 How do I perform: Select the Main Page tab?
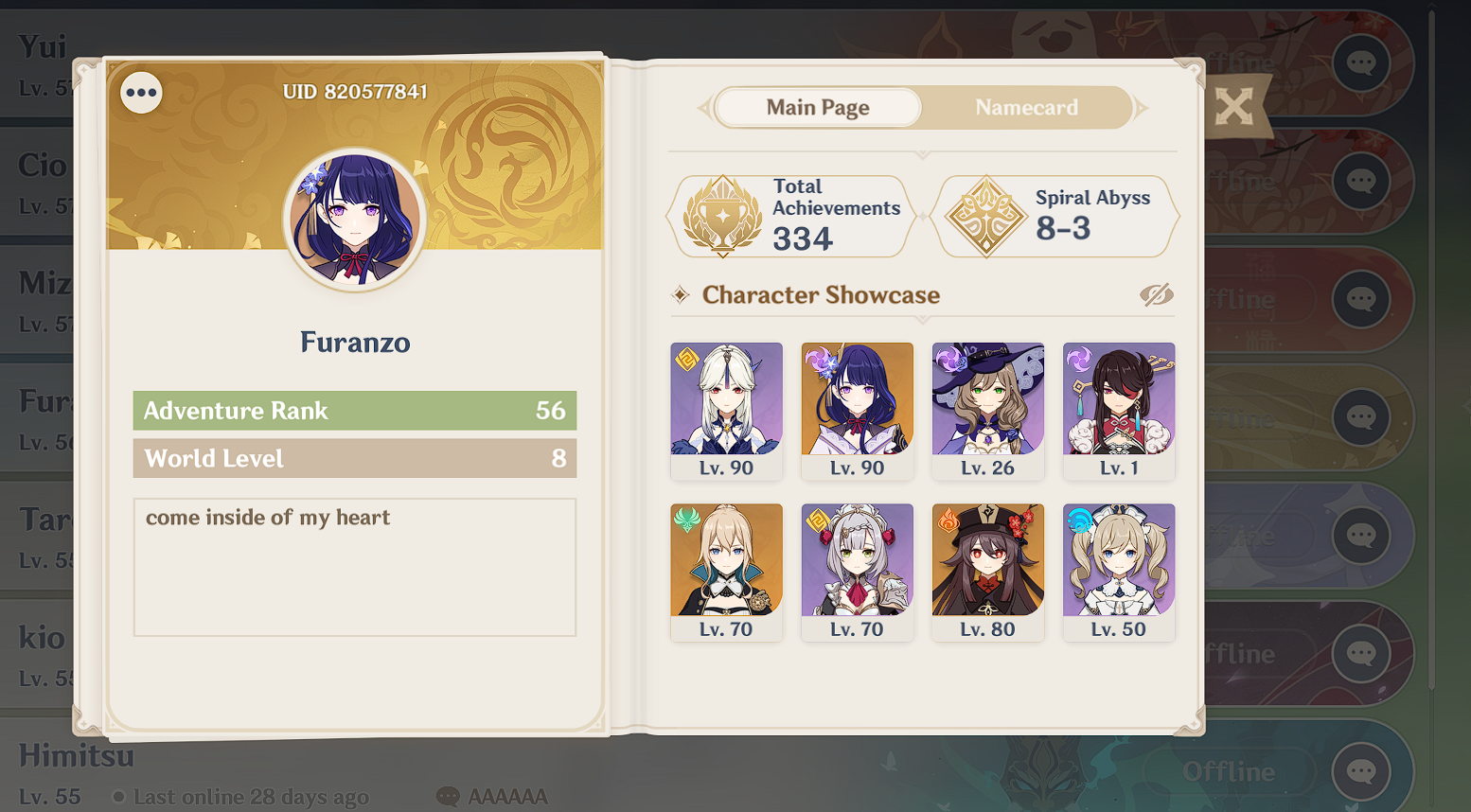tap(817, 107)
